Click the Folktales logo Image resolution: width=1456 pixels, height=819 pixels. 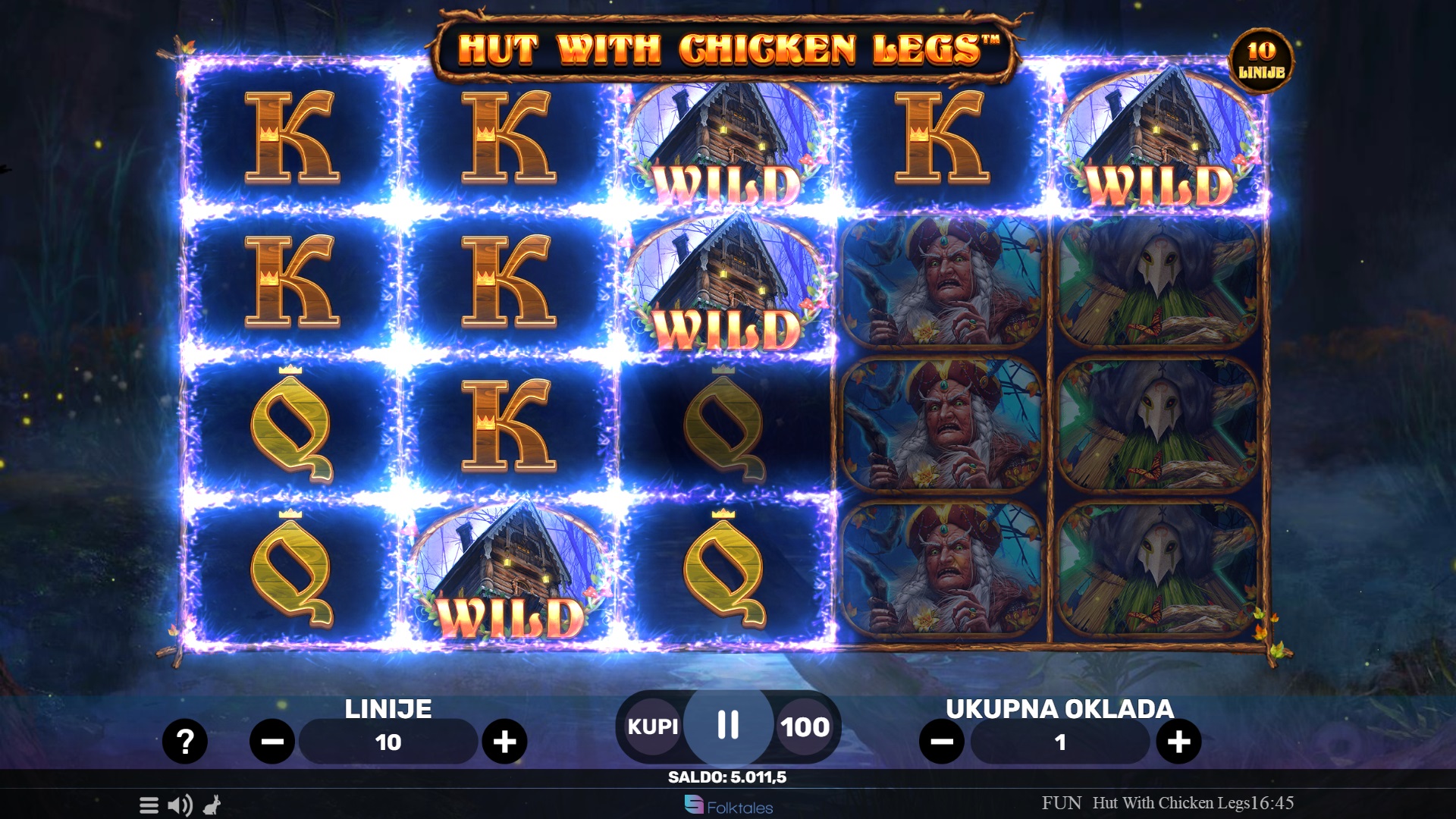pyautogui.click(x=728, y=806)
